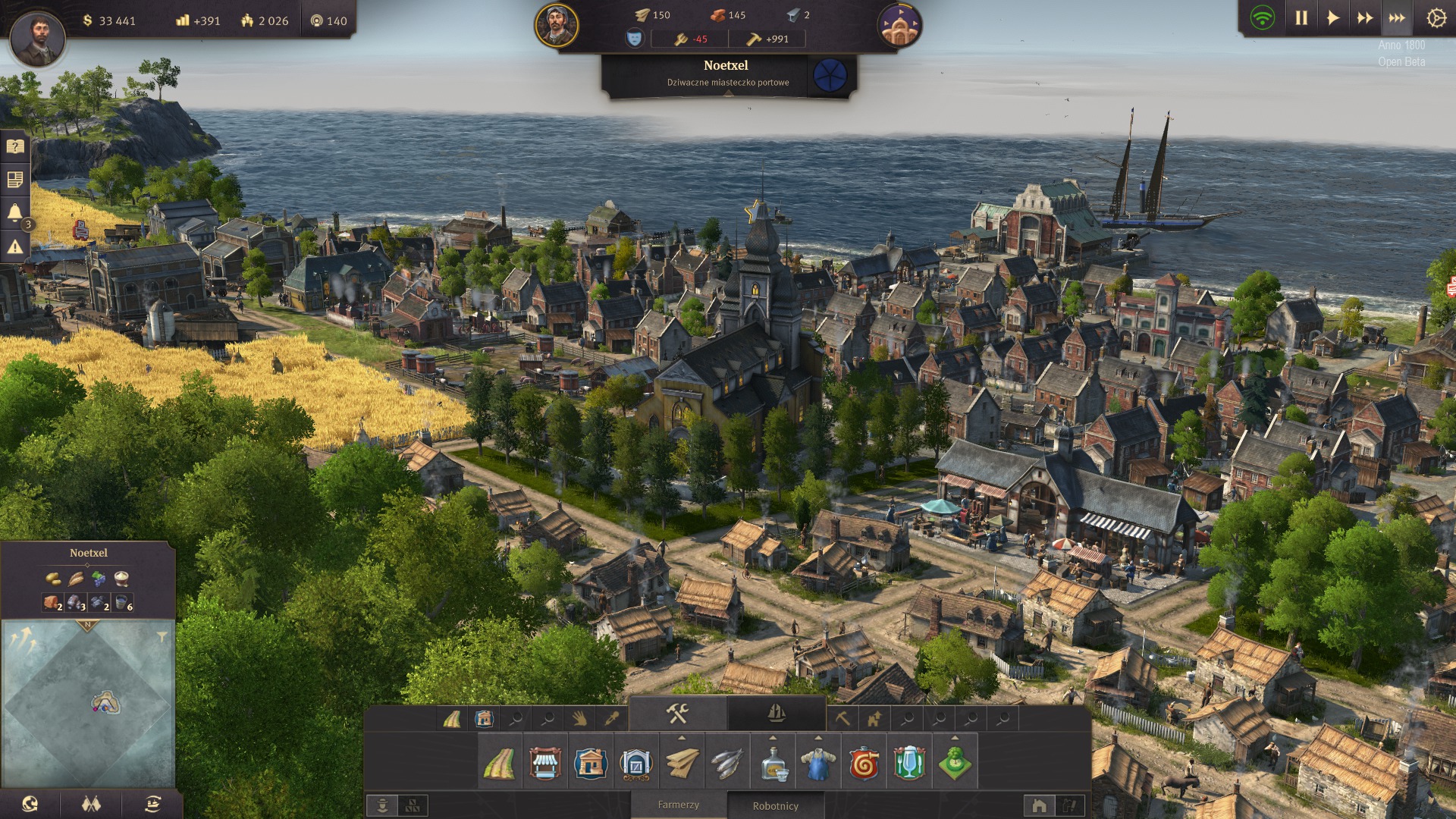The height and width of the screenshot is (819, 1456).
Task: Set game speed to normal play
Action: tap(1333, 18)
